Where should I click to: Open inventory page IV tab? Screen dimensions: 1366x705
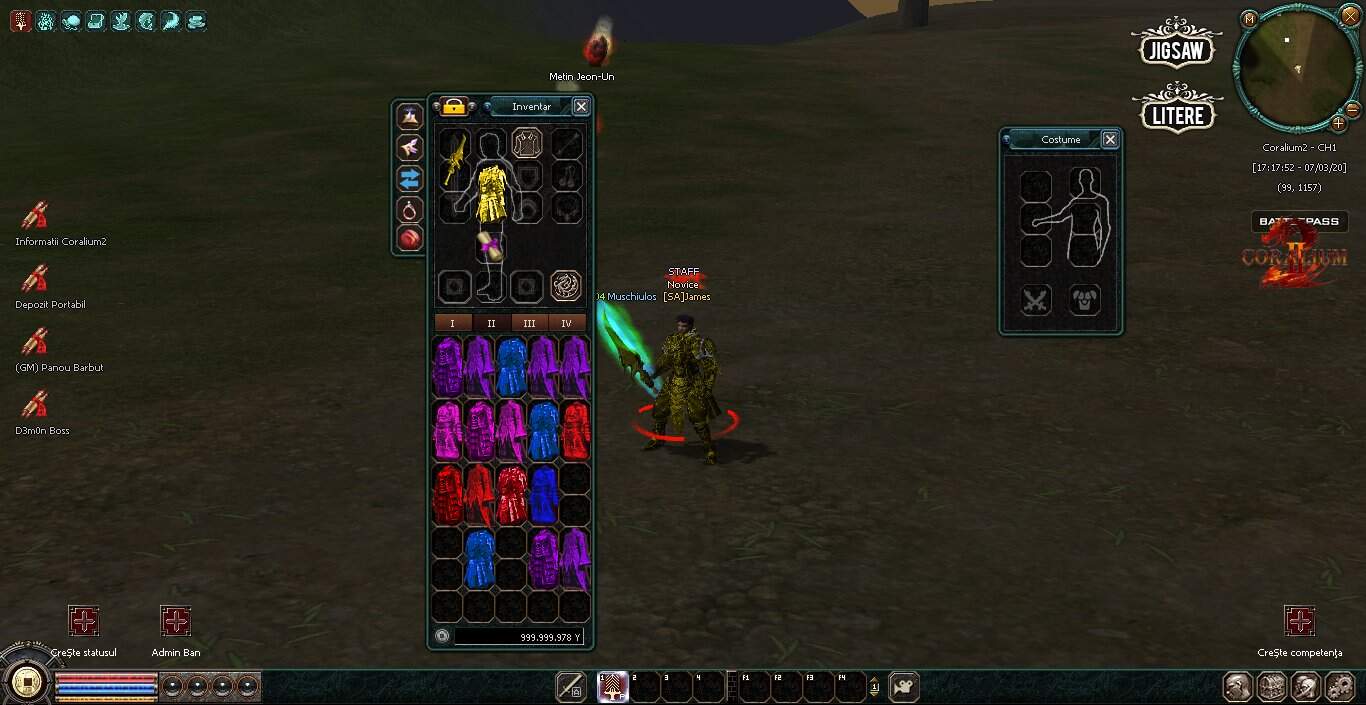[x=567, y=323]
